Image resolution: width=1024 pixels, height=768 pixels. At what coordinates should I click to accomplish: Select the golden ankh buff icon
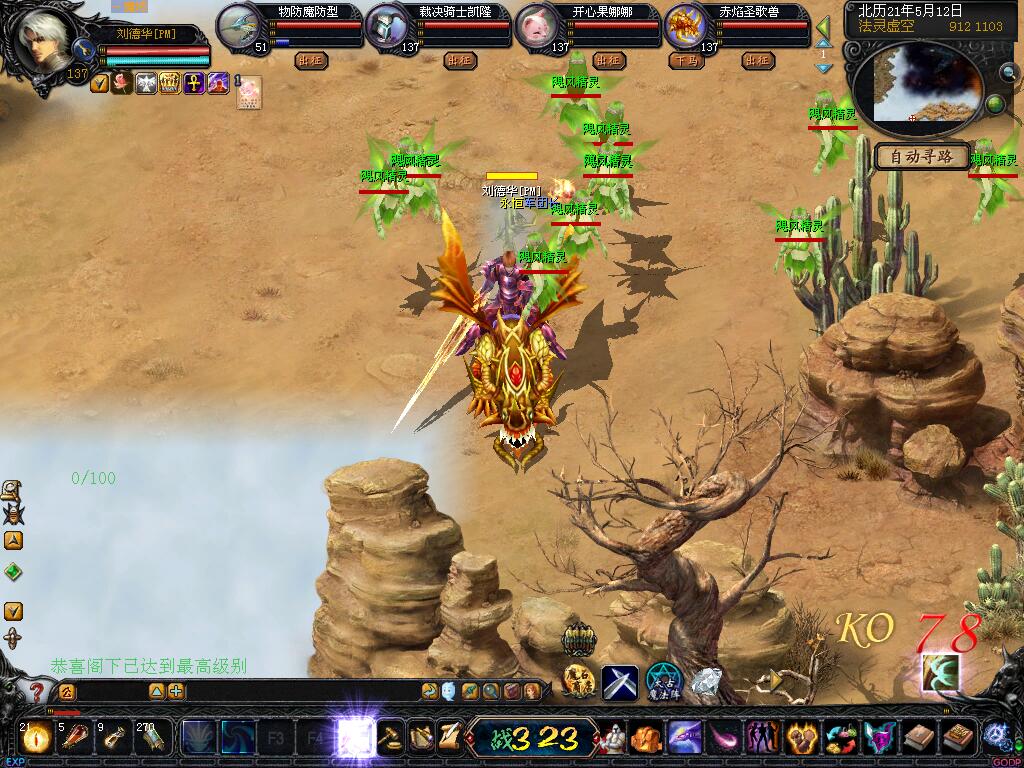[194, 83]
